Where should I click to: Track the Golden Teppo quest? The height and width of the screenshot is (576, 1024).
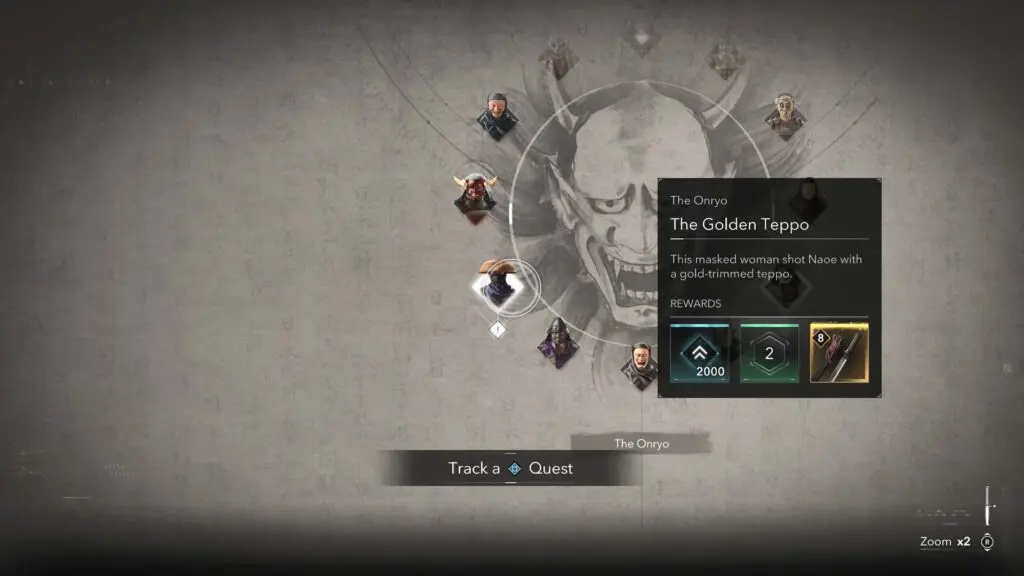(x=510, y=468)
